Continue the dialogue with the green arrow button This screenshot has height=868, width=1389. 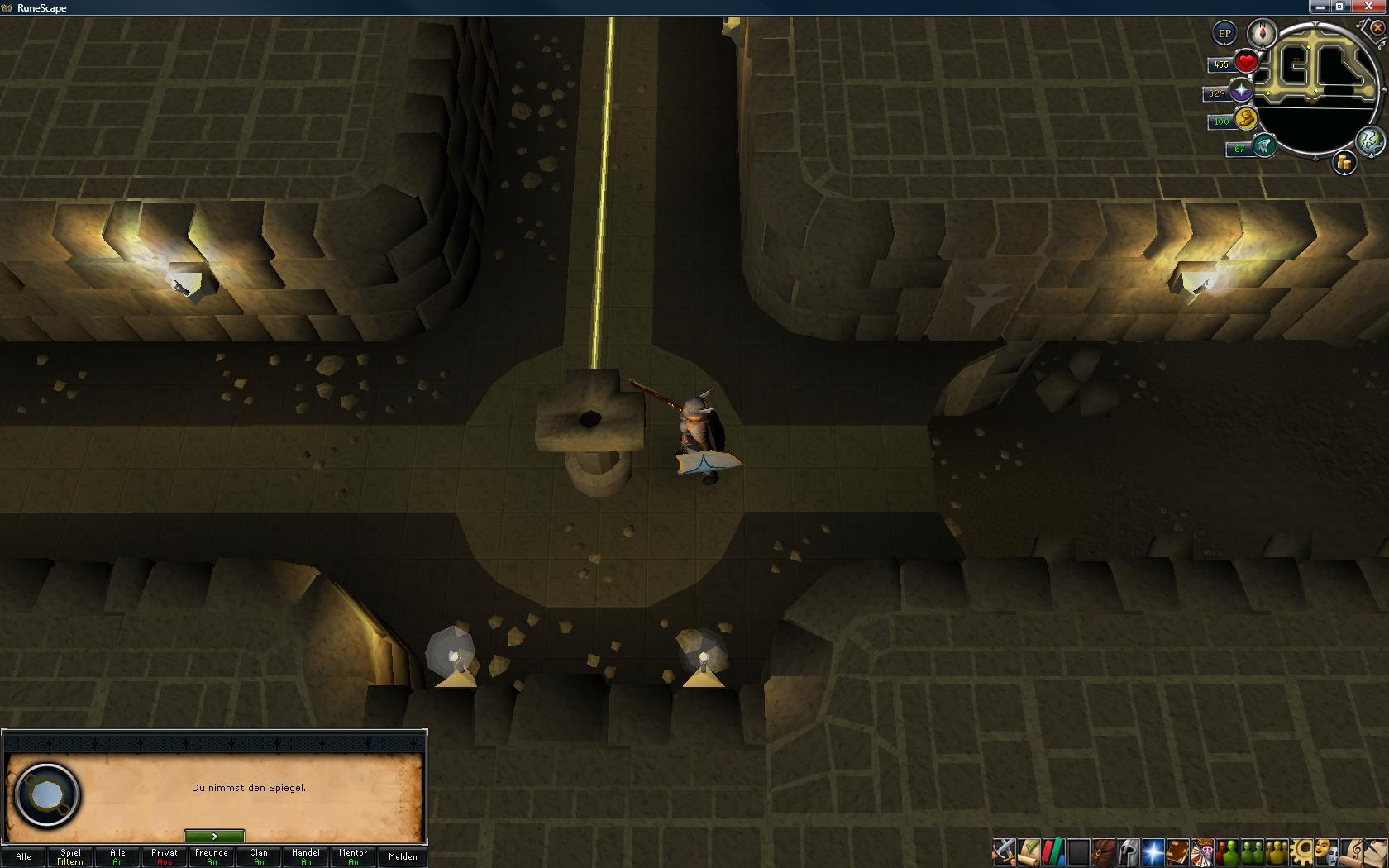[214, 837]
